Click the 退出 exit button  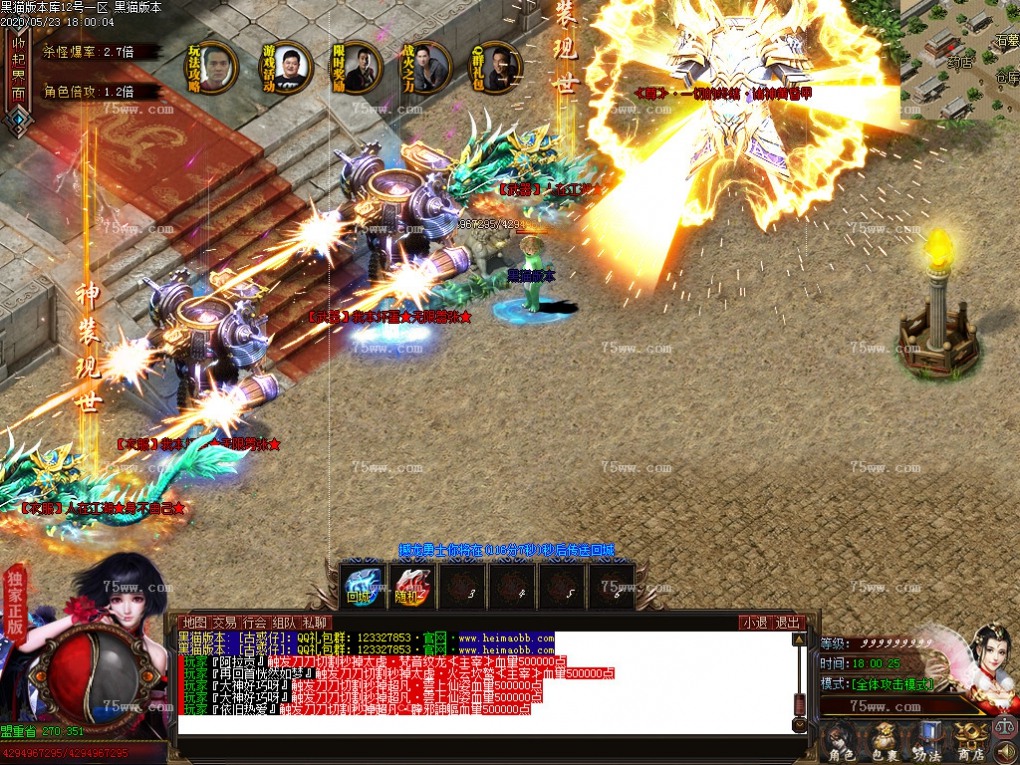click(x=788, y=622)
